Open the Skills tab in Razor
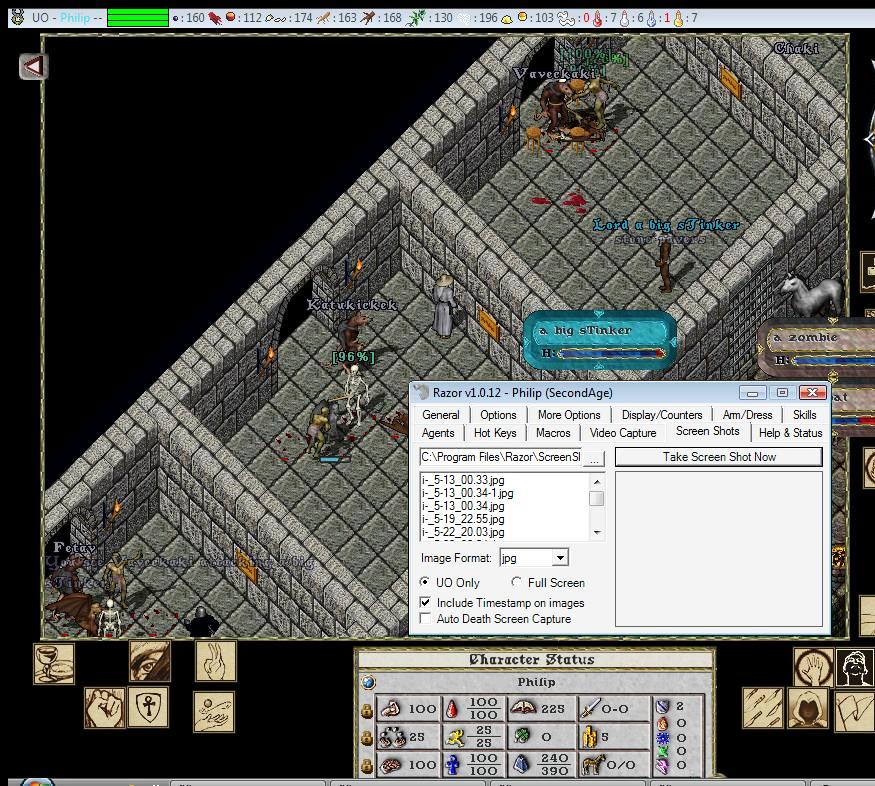 pos(804,415)
